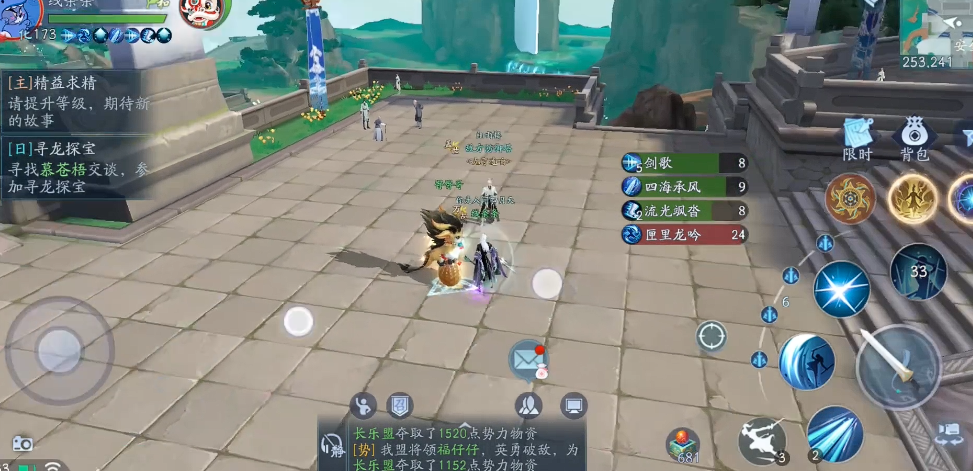Use the blue leaping figure dodge skill
This screenshot has height=471, width=973.
[x=807, y=361]
